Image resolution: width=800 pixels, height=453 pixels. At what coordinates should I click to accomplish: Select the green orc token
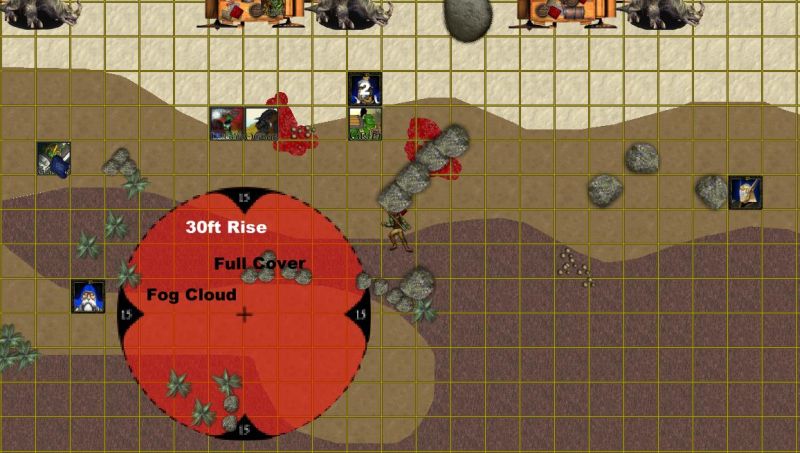point(364,124)
